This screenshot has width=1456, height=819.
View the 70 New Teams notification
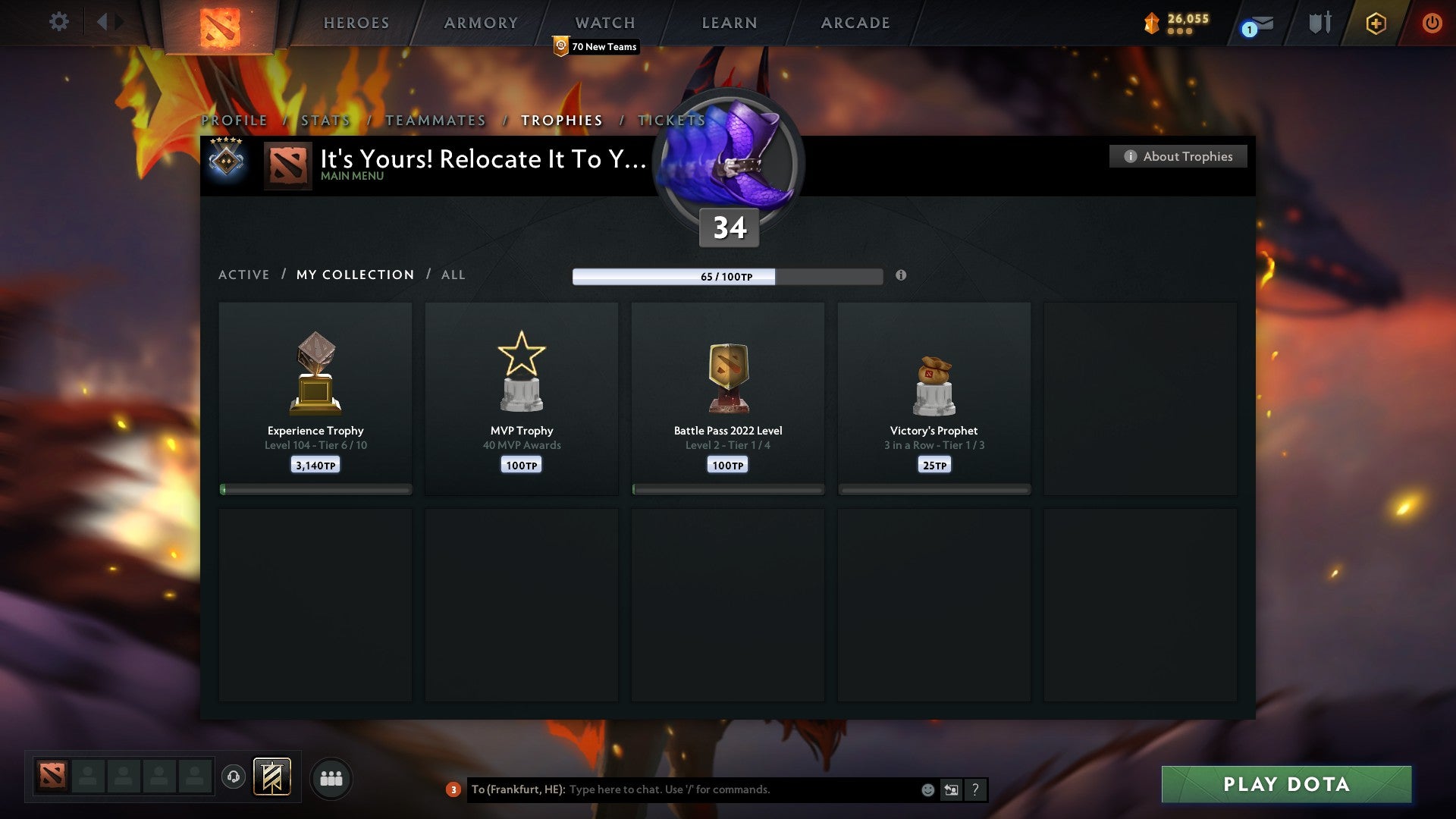[595, 46]
